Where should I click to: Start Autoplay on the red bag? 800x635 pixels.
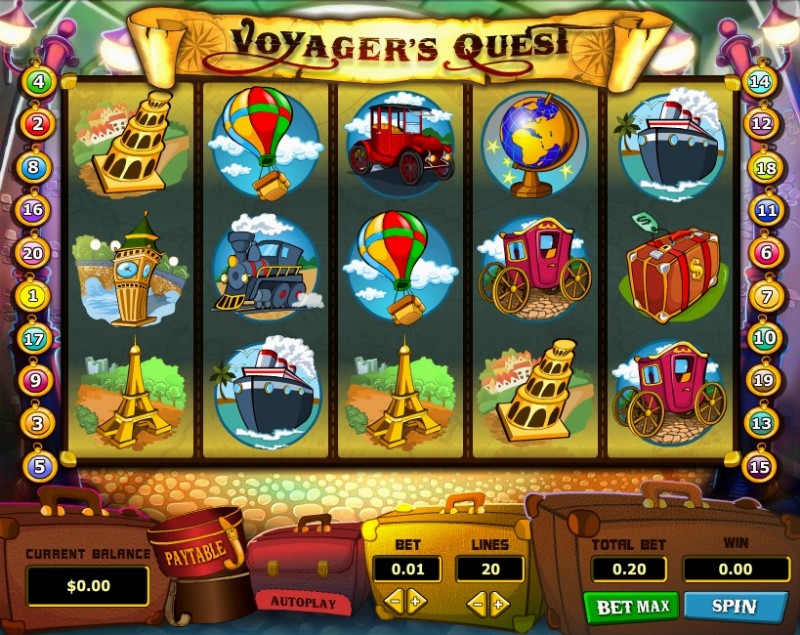click(304, 602)
